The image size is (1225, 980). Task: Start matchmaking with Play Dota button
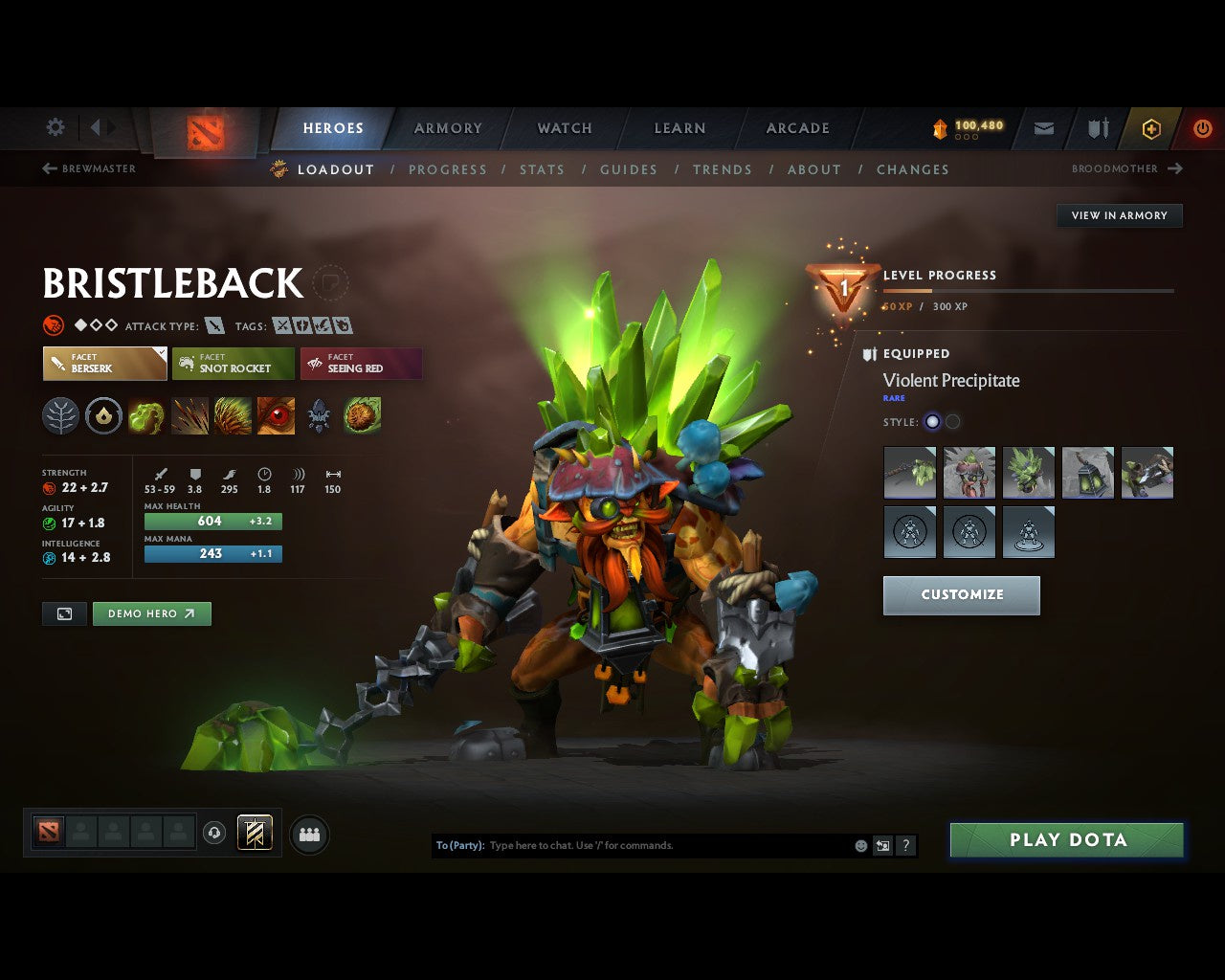point(1066,840)
